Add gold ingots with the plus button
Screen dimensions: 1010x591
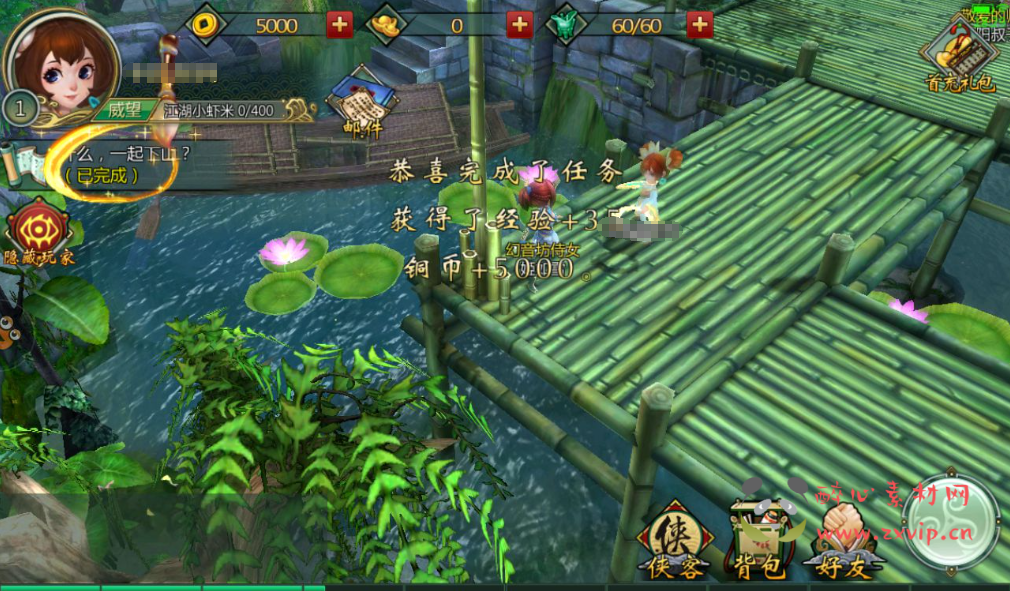(x=519, y=24)
